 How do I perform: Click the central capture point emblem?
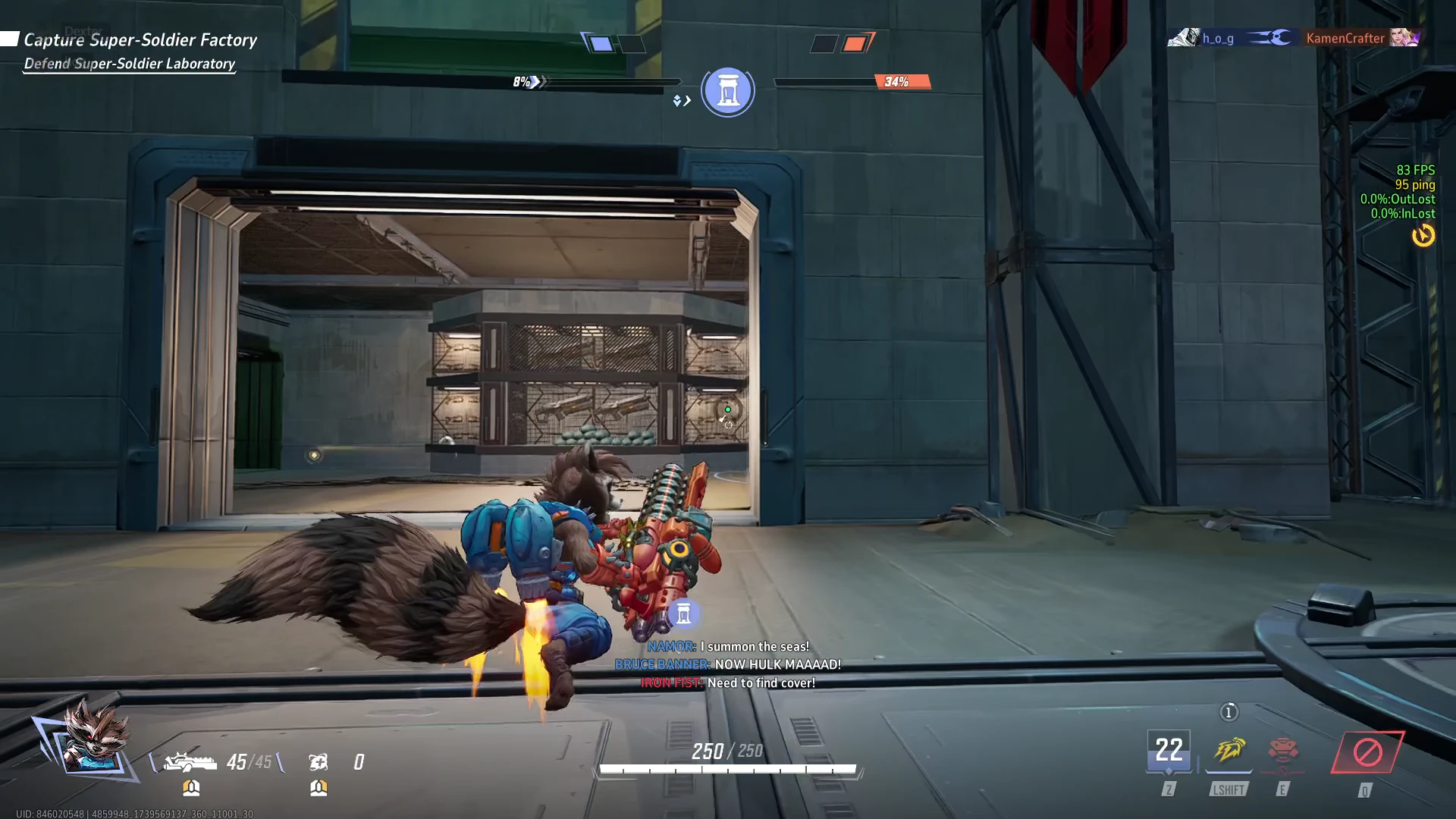click(728, 92)
